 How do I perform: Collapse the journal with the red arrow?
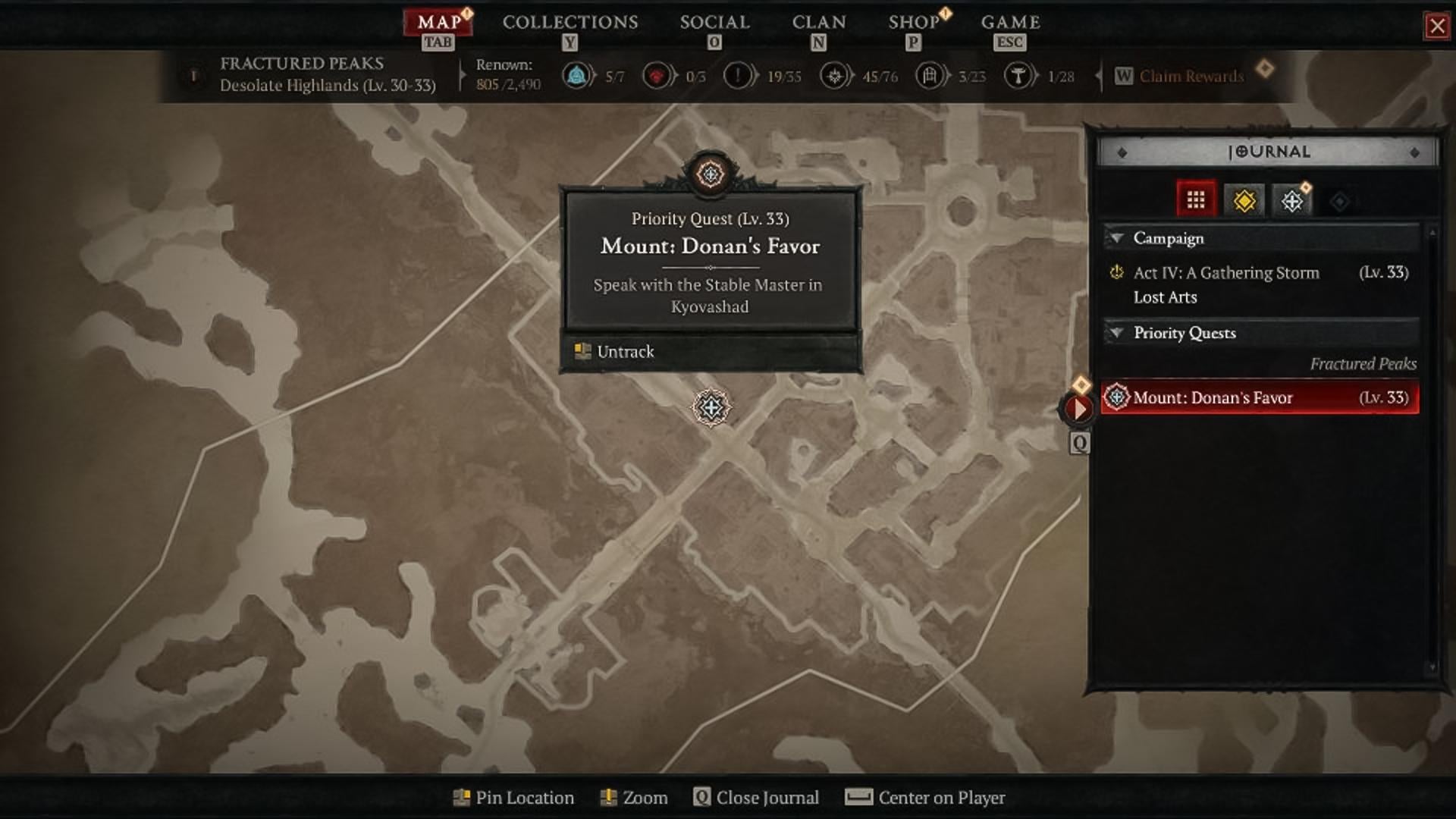[1078, 409]
